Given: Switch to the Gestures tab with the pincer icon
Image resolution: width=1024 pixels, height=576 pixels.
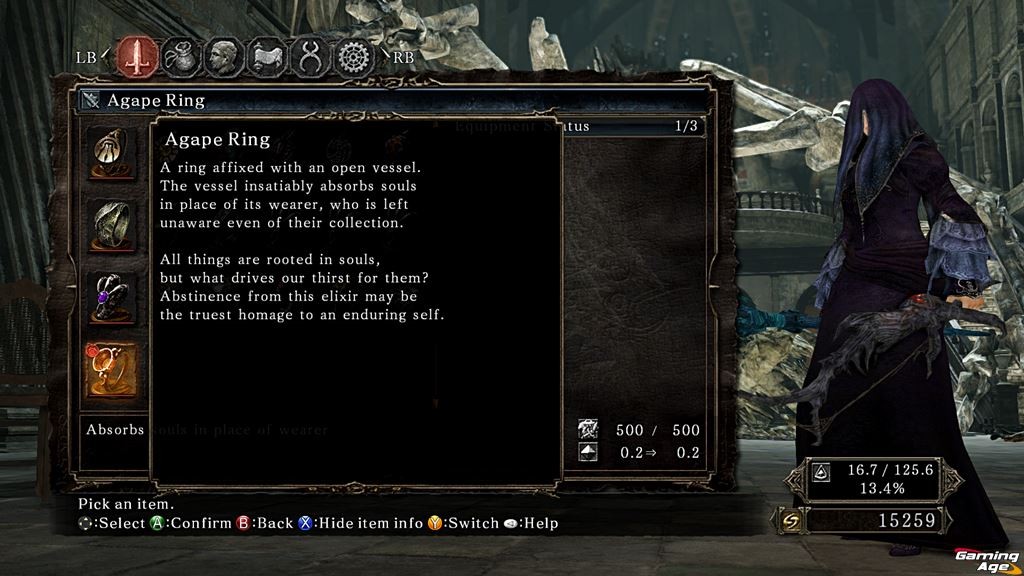Looking at the screenshot, I should tap(309, 57).
